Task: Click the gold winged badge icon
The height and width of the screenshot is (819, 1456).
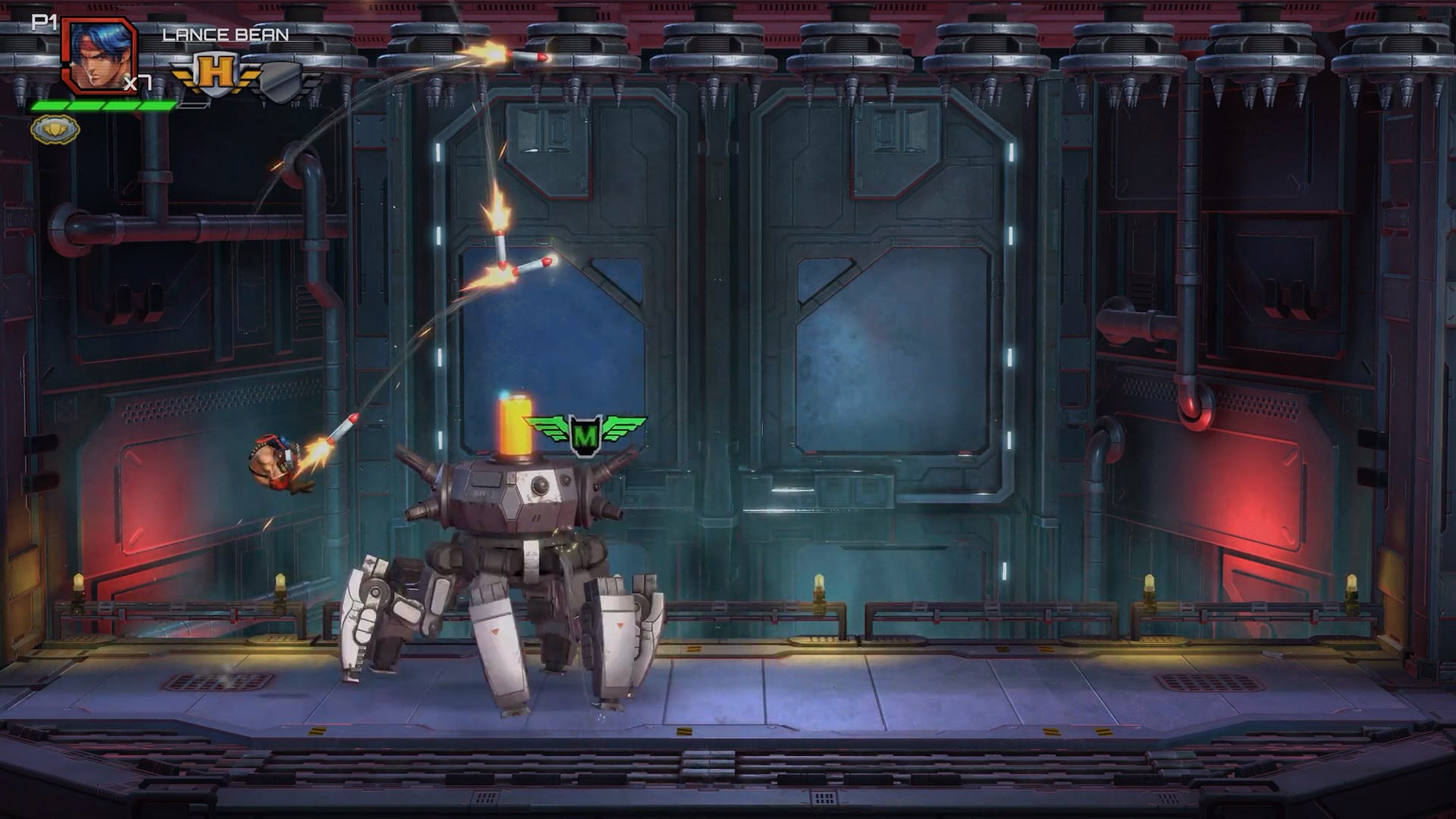Action: (x=55, y=130)
